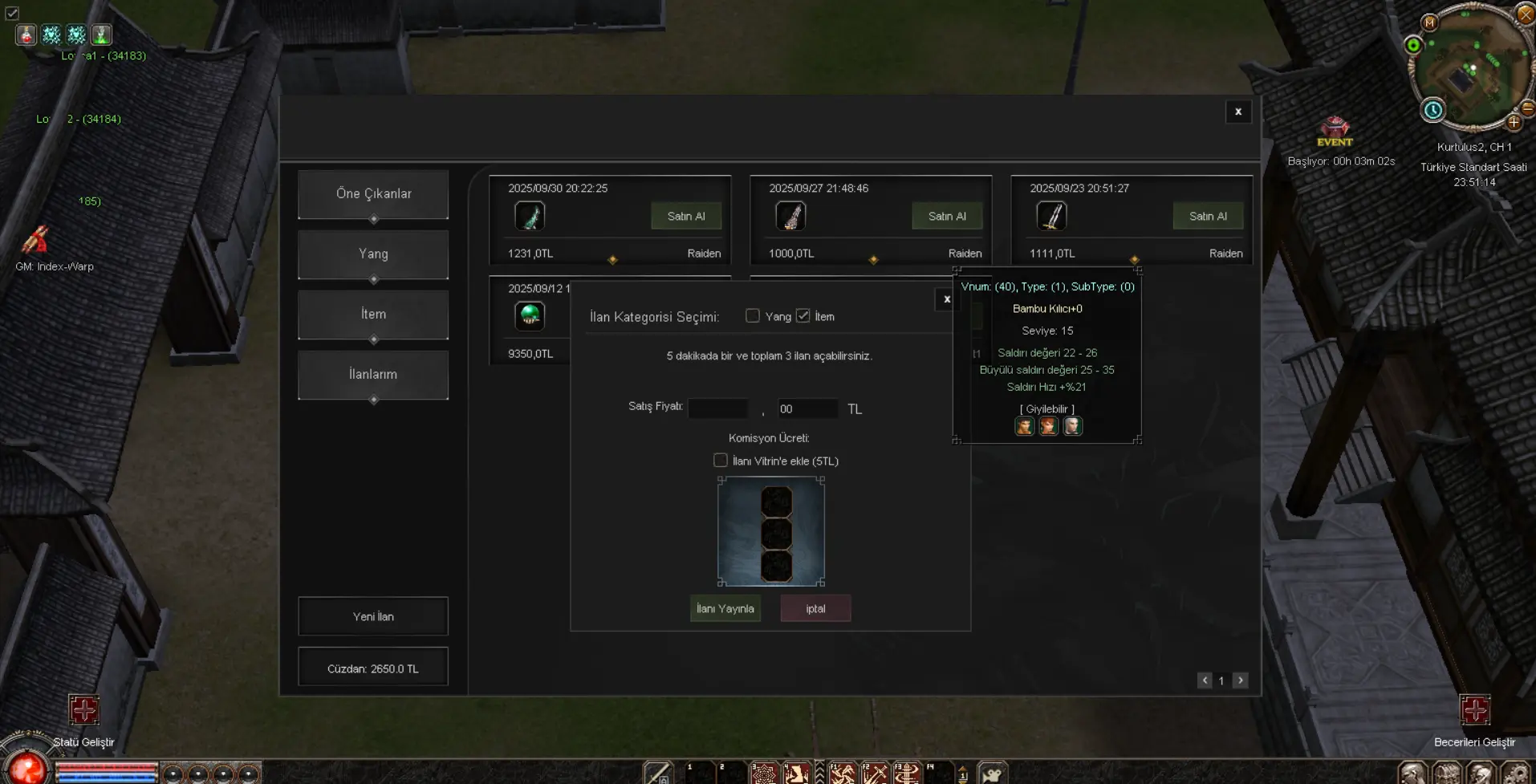Viewport: 1536px width, 784px height.
Task: Switch to the Yang listings tab
Action: coord(373,254)
